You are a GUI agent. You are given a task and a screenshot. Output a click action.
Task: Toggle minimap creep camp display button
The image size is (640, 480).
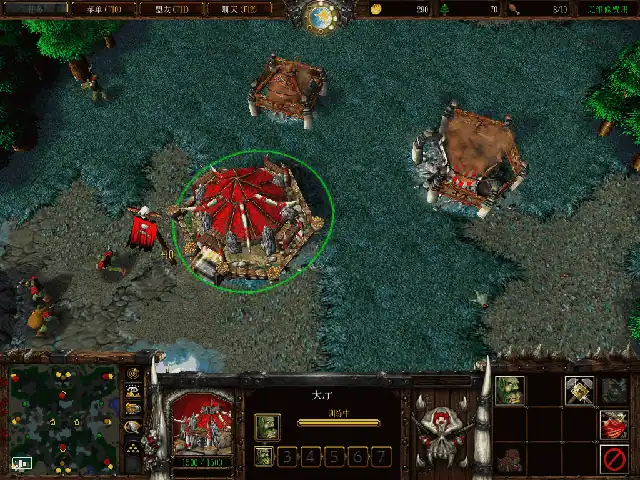(132, 426)
